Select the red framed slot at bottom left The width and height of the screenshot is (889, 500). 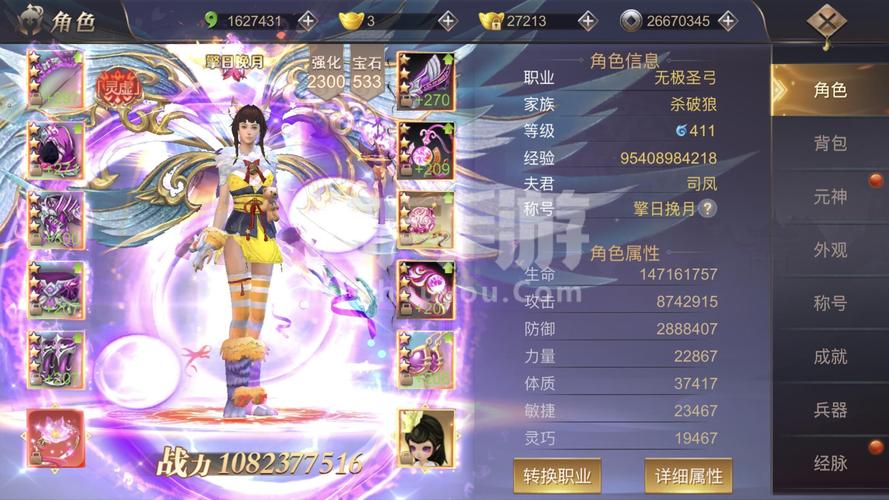[55, 438]
